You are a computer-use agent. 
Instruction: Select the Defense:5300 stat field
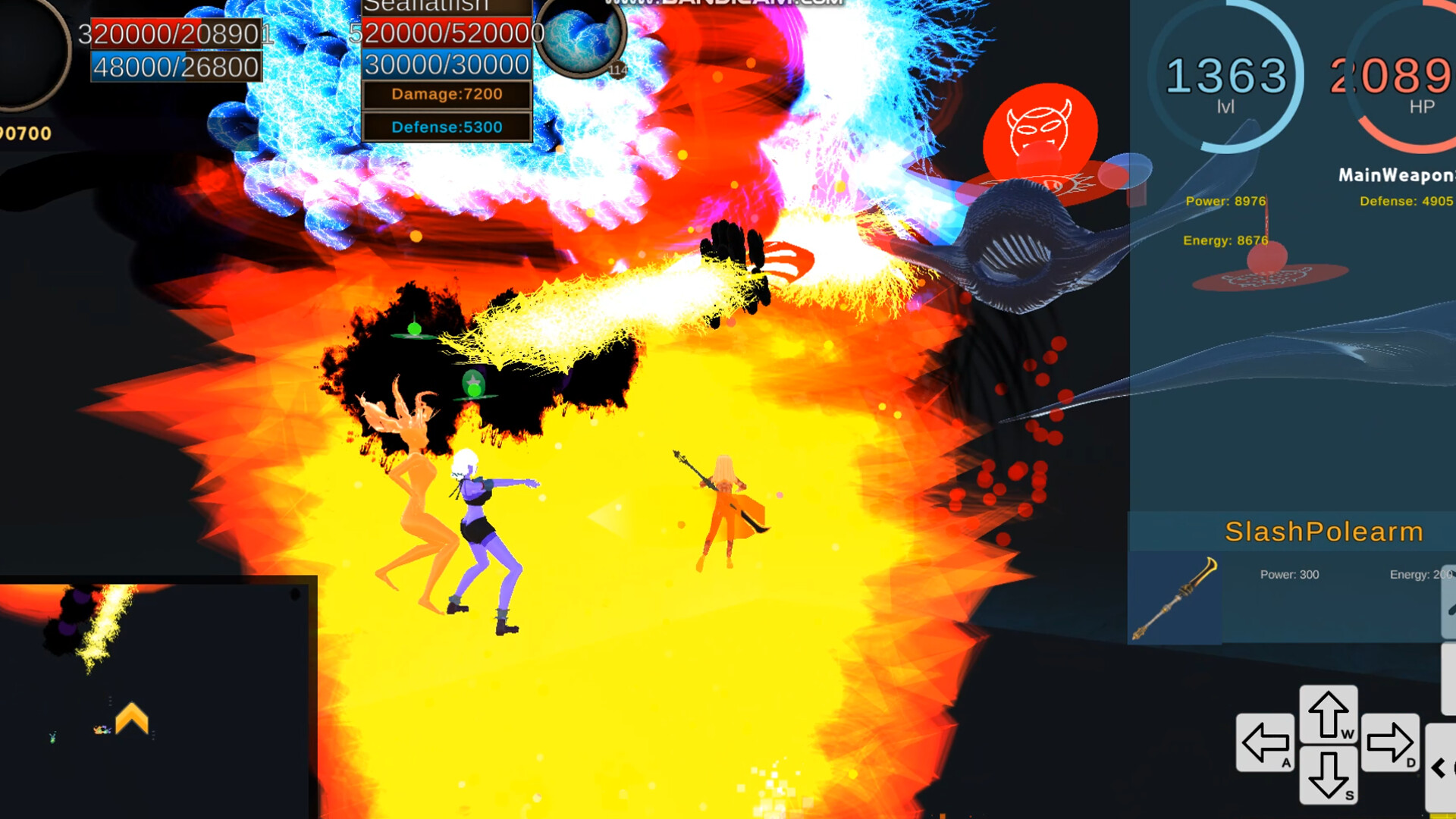click(446, 127)
